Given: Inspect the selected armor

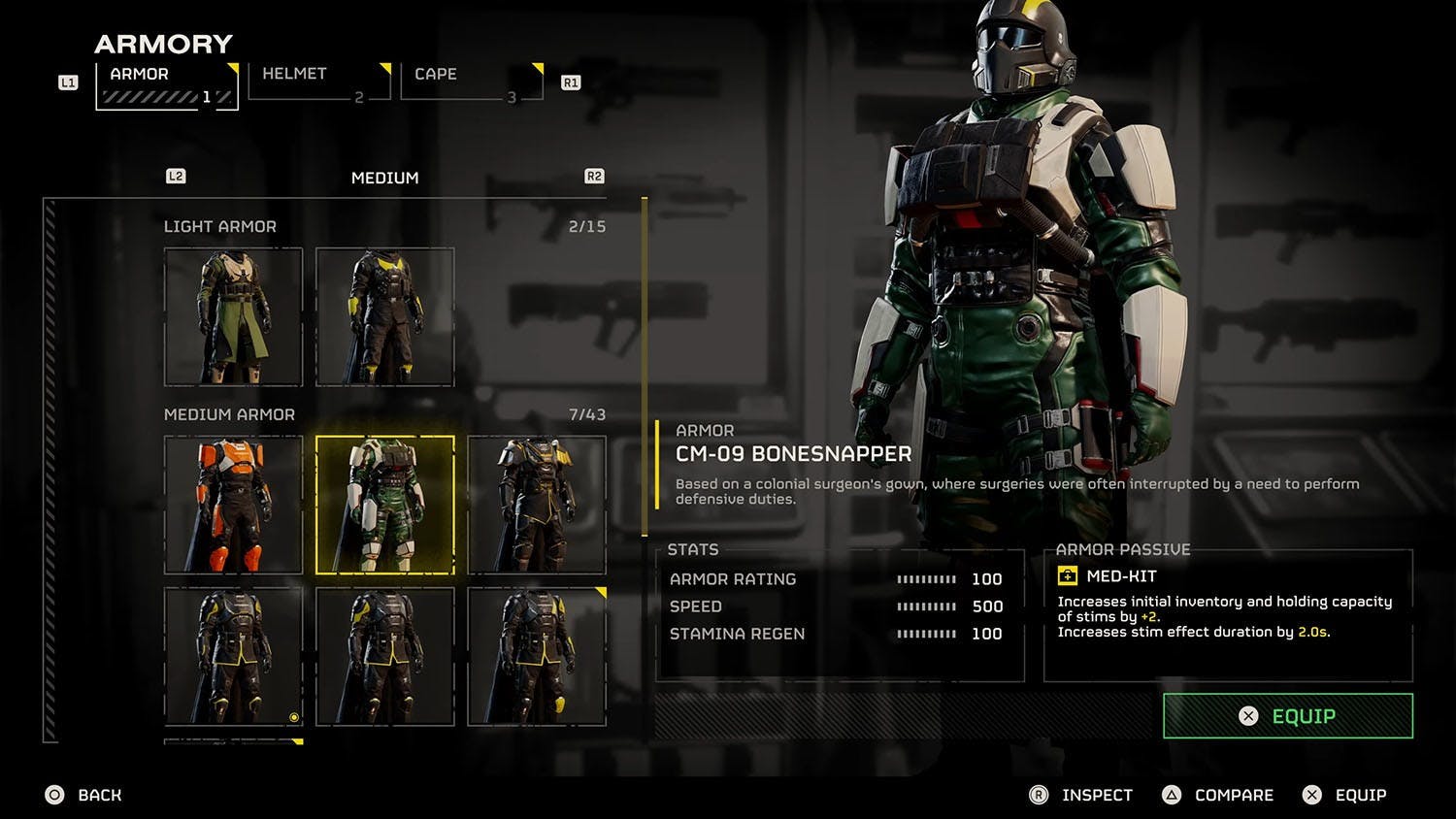Looking at the screenshot, I should [x=1081, y=795].
